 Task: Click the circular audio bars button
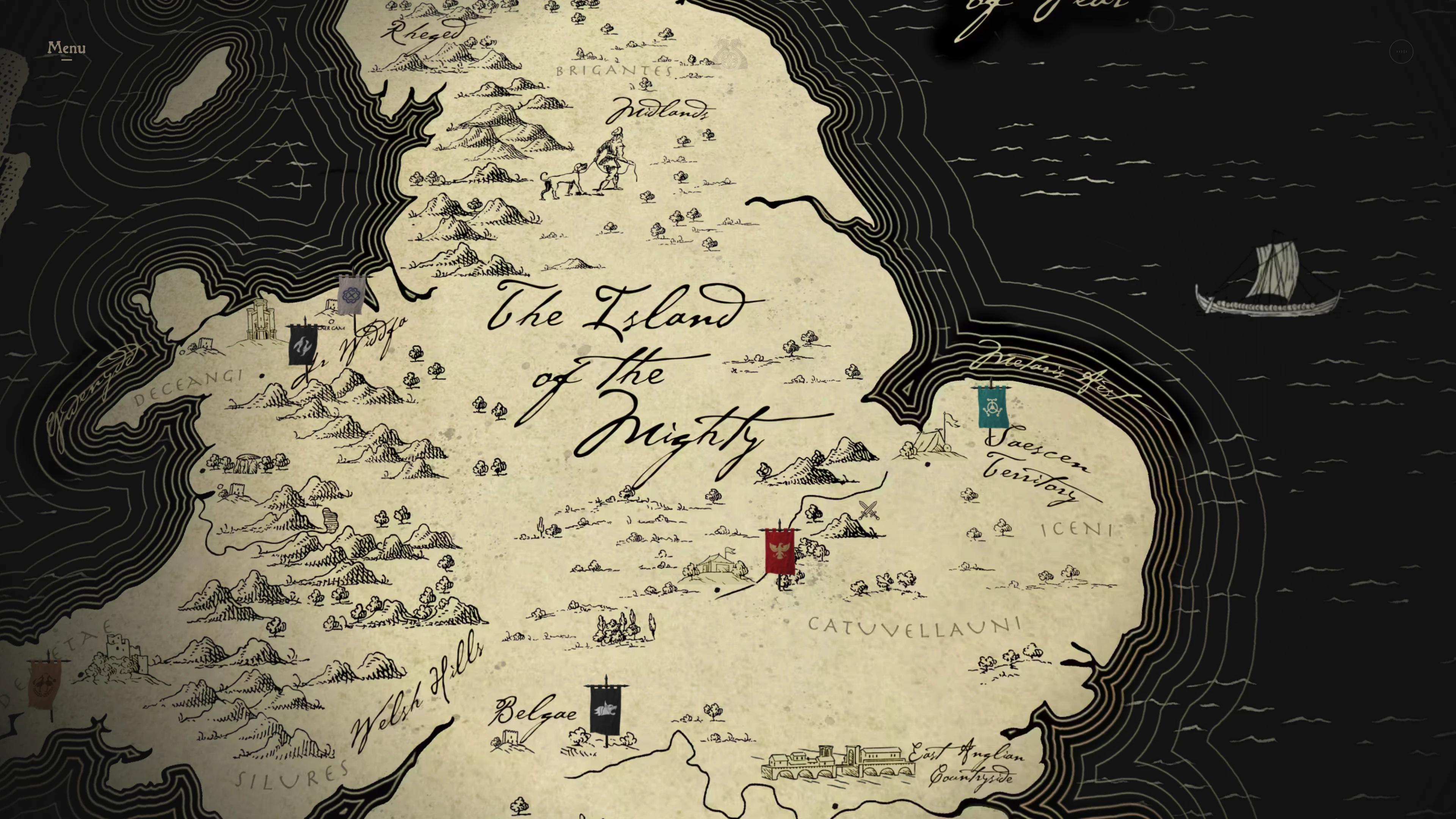1401,52
